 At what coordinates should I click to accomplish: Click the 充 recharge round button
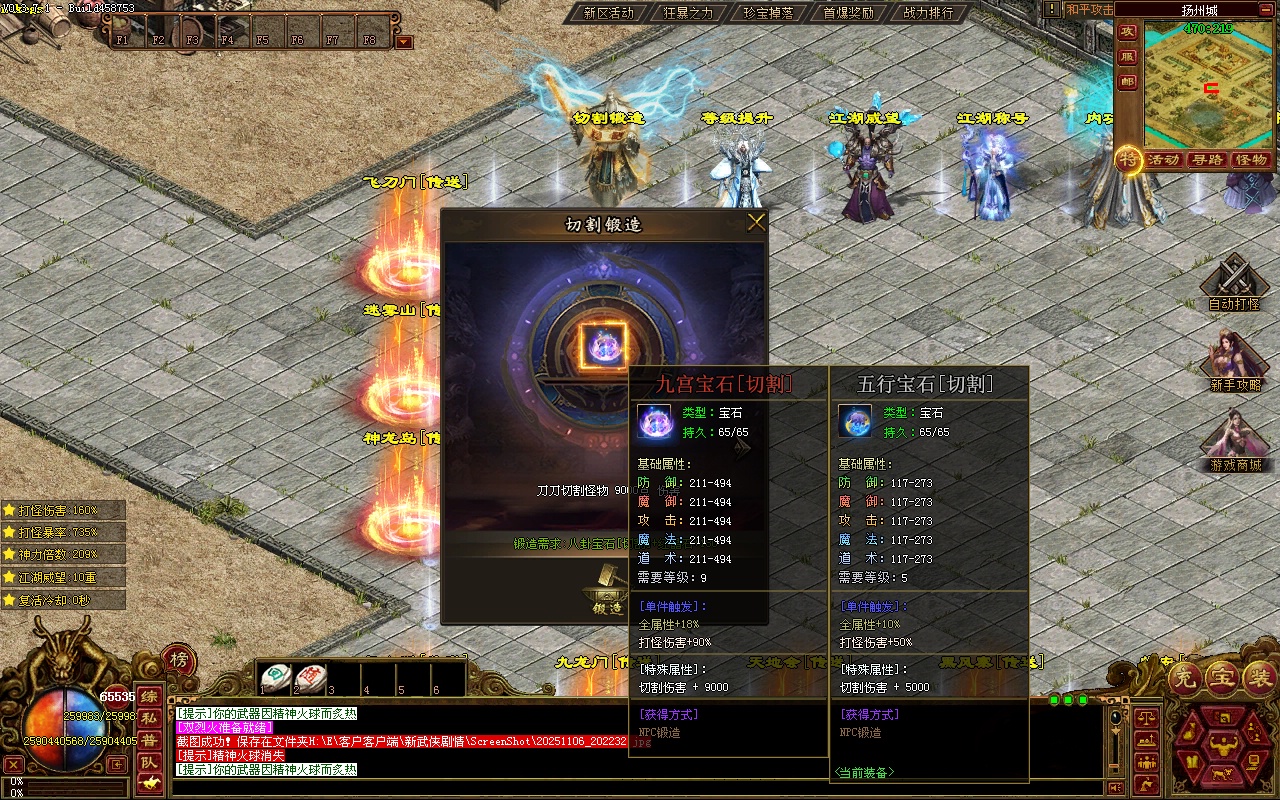[1184, 678]
